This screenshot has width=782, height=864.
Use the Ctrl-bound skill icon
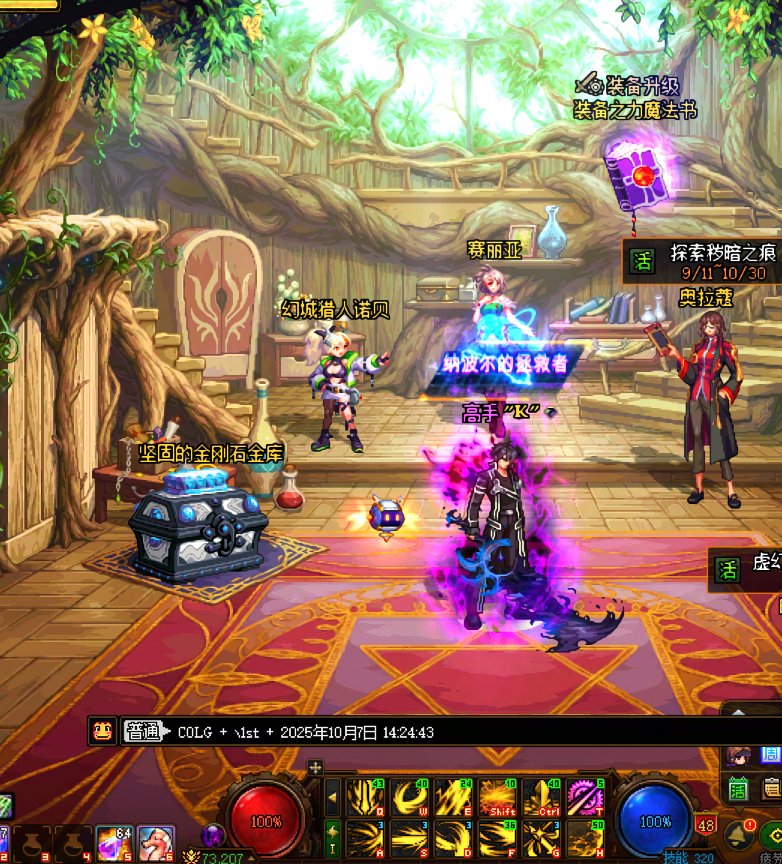point(541,797)
